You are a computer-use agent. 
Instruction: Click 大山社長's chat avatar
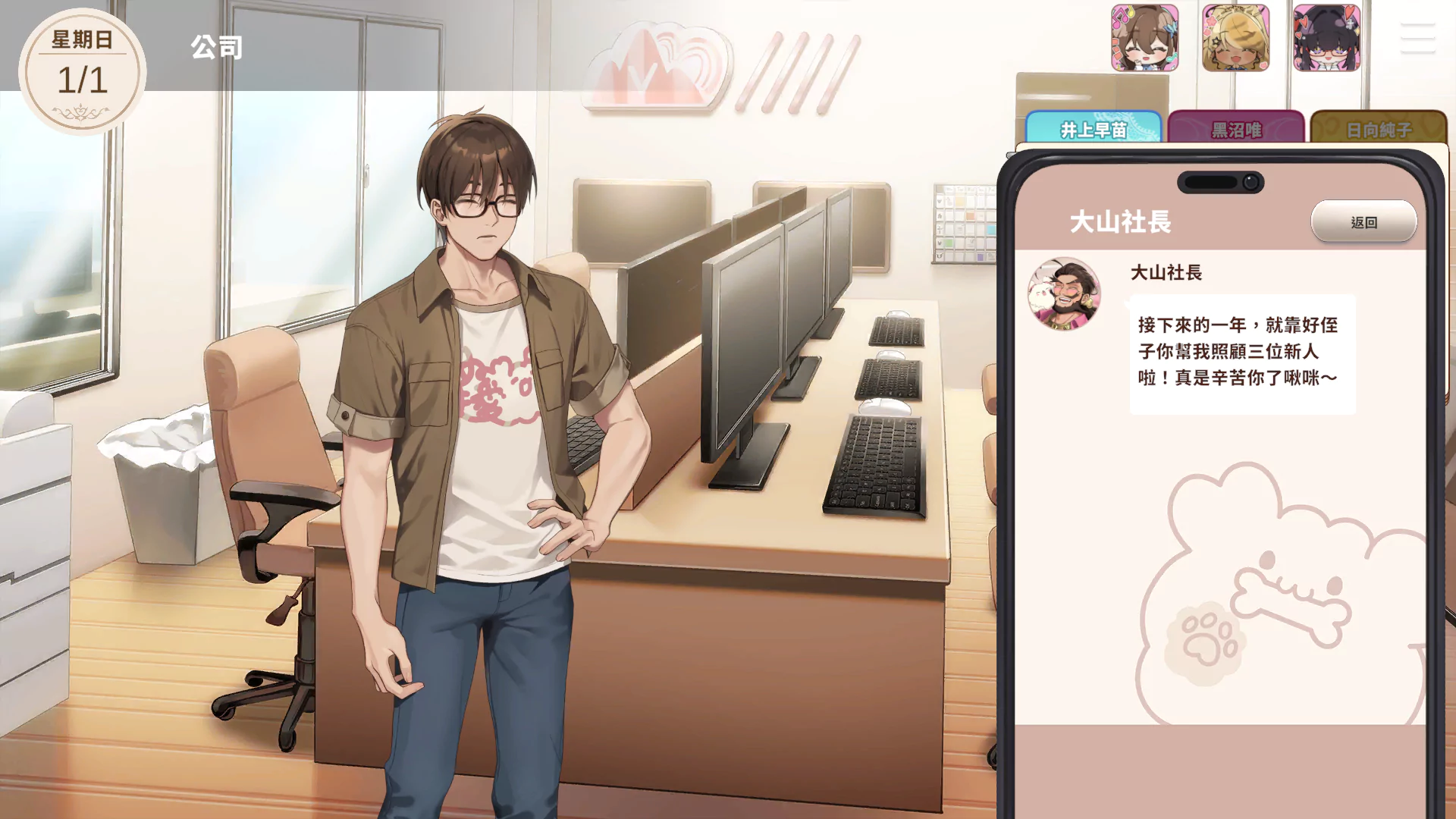pos(1064,293)
